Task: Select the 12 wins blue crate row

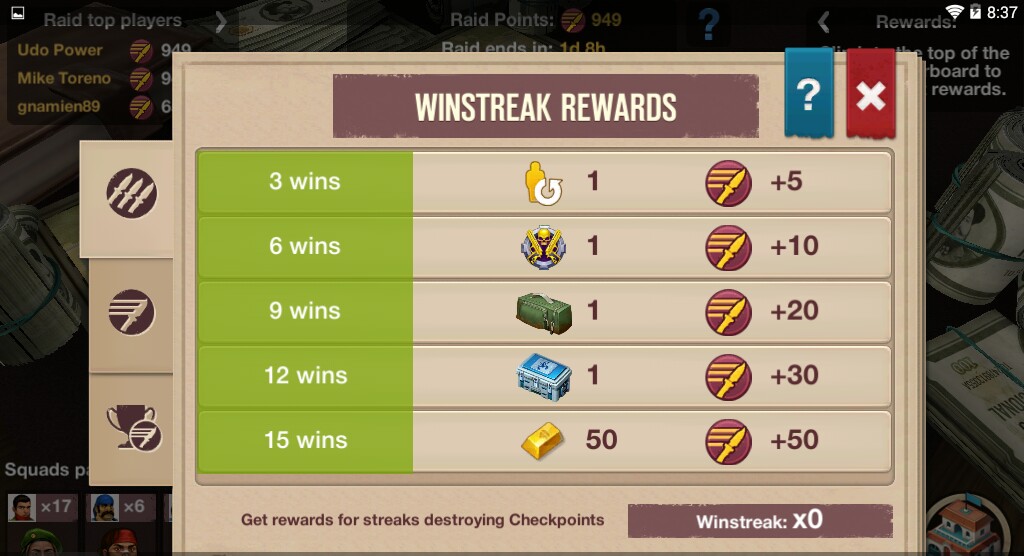Action: [x=544, y=376]
